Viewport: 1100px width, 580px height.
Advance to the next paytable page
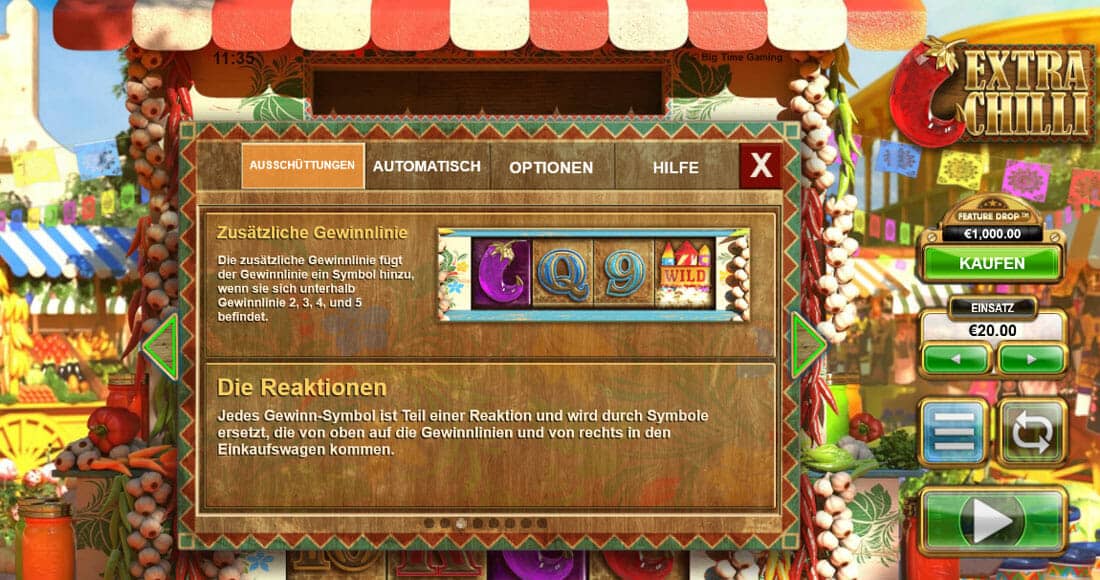pos(808,345)
